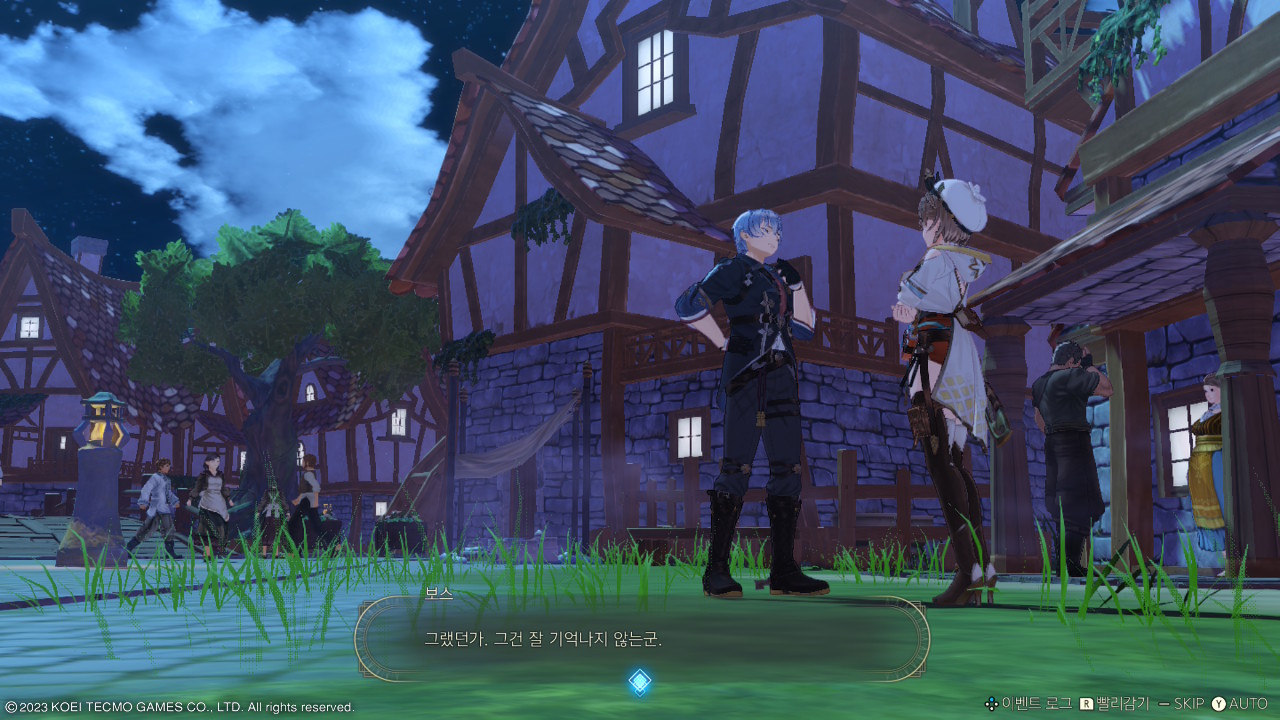
Task: Click the blue diamond continue indicator
Action: 640,682
